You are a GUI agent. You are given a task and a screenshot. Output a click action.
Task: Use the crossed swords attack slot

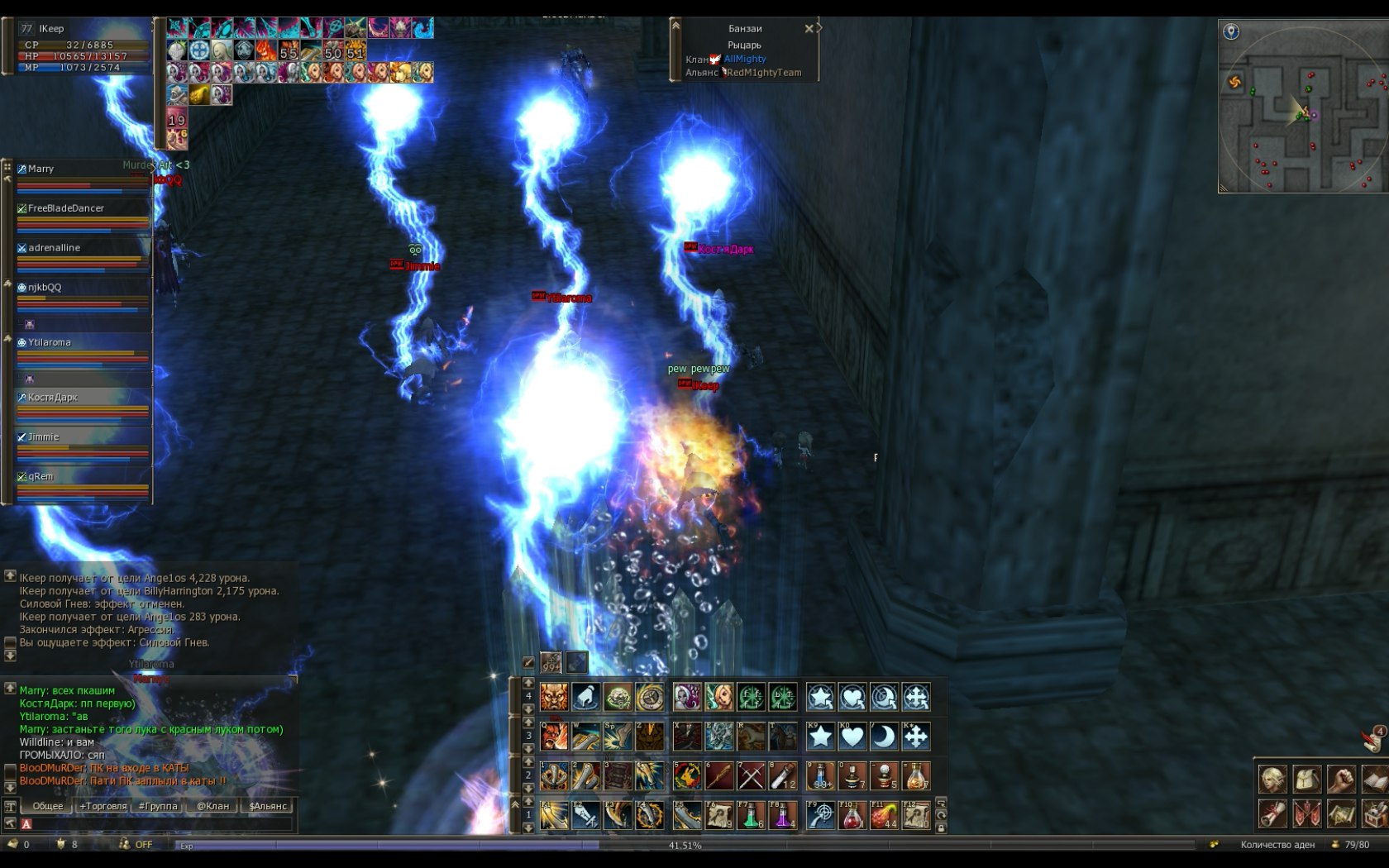coord(751,776)
